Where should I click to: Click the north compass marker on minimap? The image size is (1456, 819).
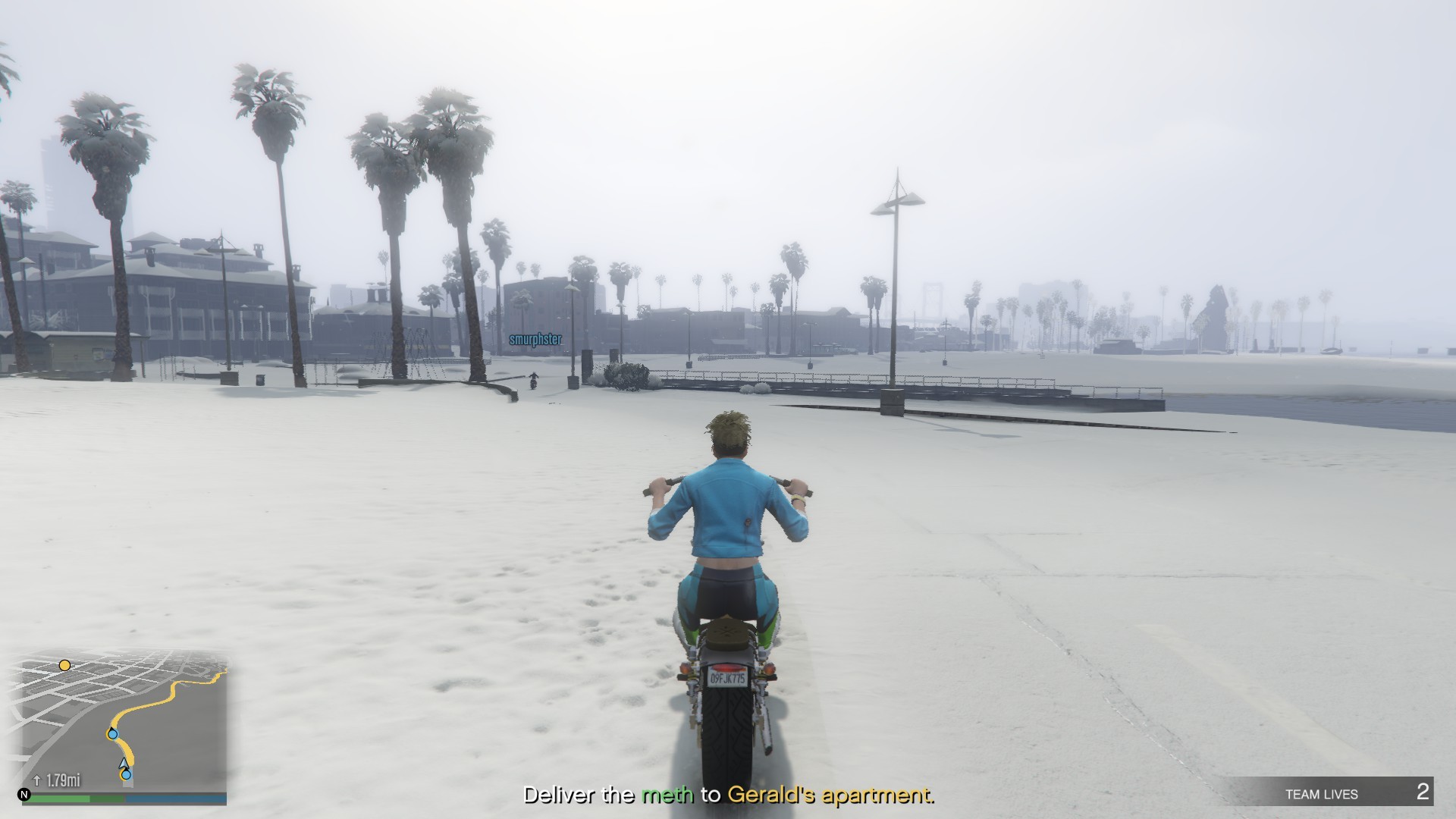coord(24,795)
